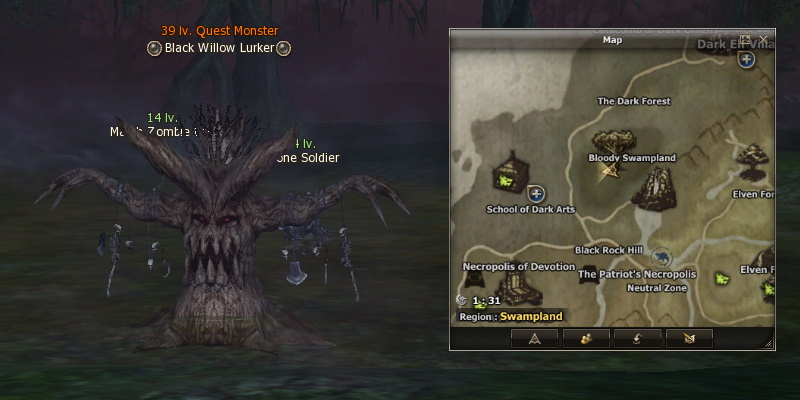Click the Black Rock Hill label
The width and height of the screenshot is (800, 400).
[x=608, y=250]
